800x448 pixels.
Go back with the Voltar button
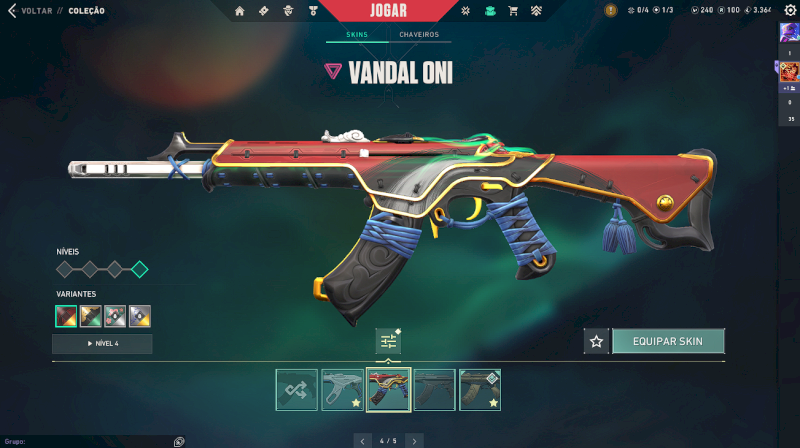click(28, 10)
